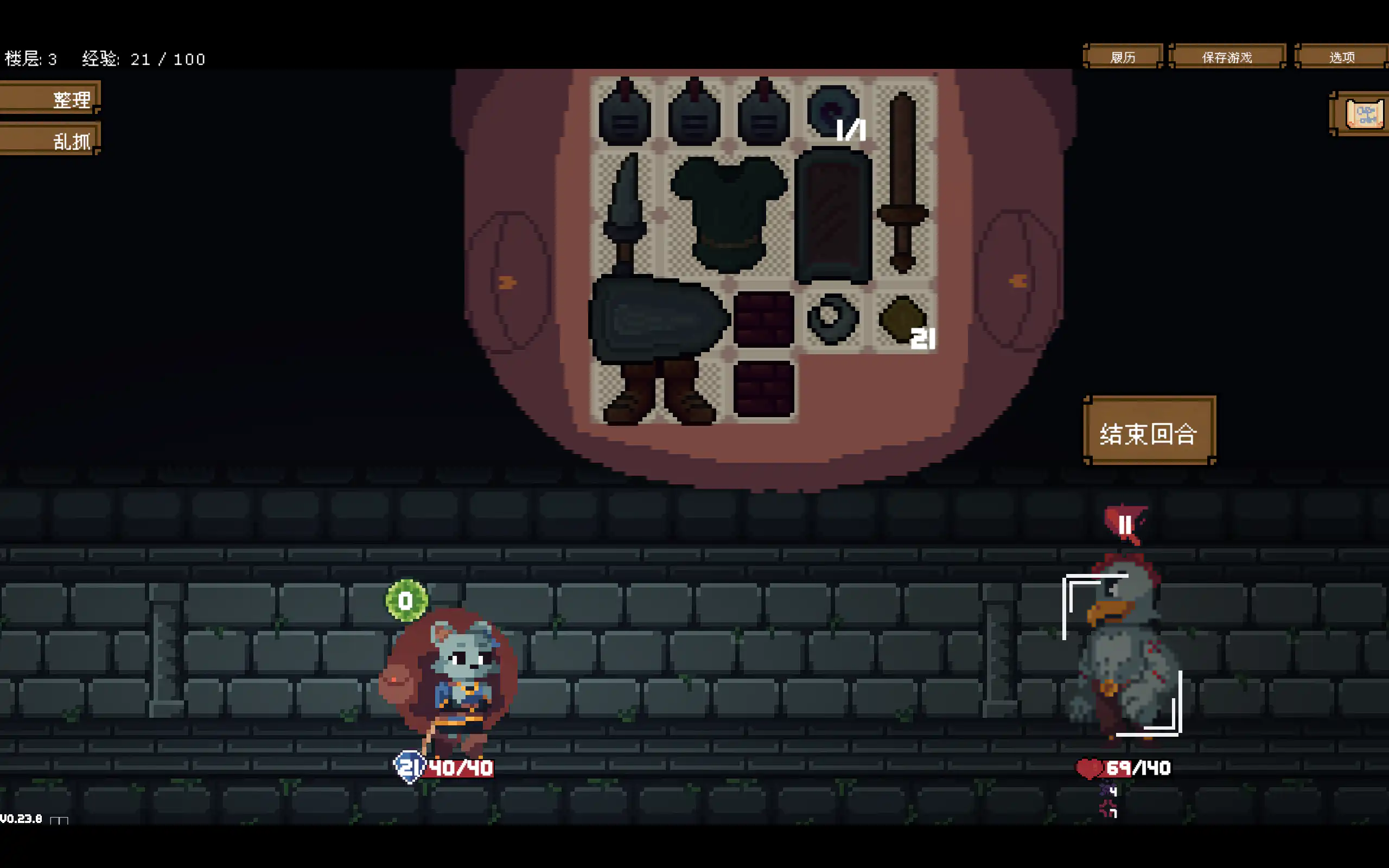The width and height of the screenshot is (1389, 868).
Task: Click the 结束回合 end turn button
Action: [1149, 432]
